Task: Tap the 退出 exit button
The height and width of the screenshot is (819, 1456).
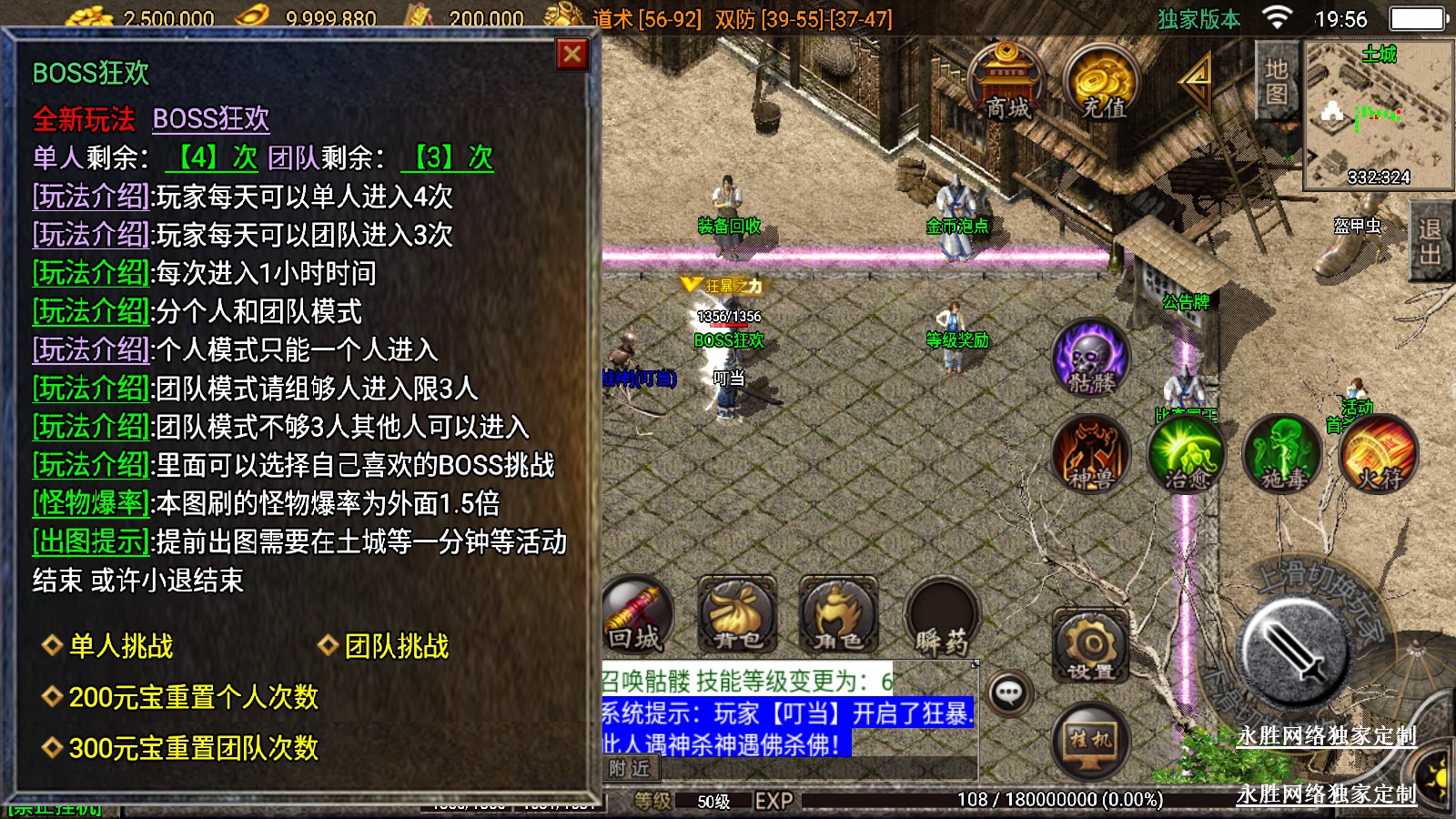Action: [1430, 242]
